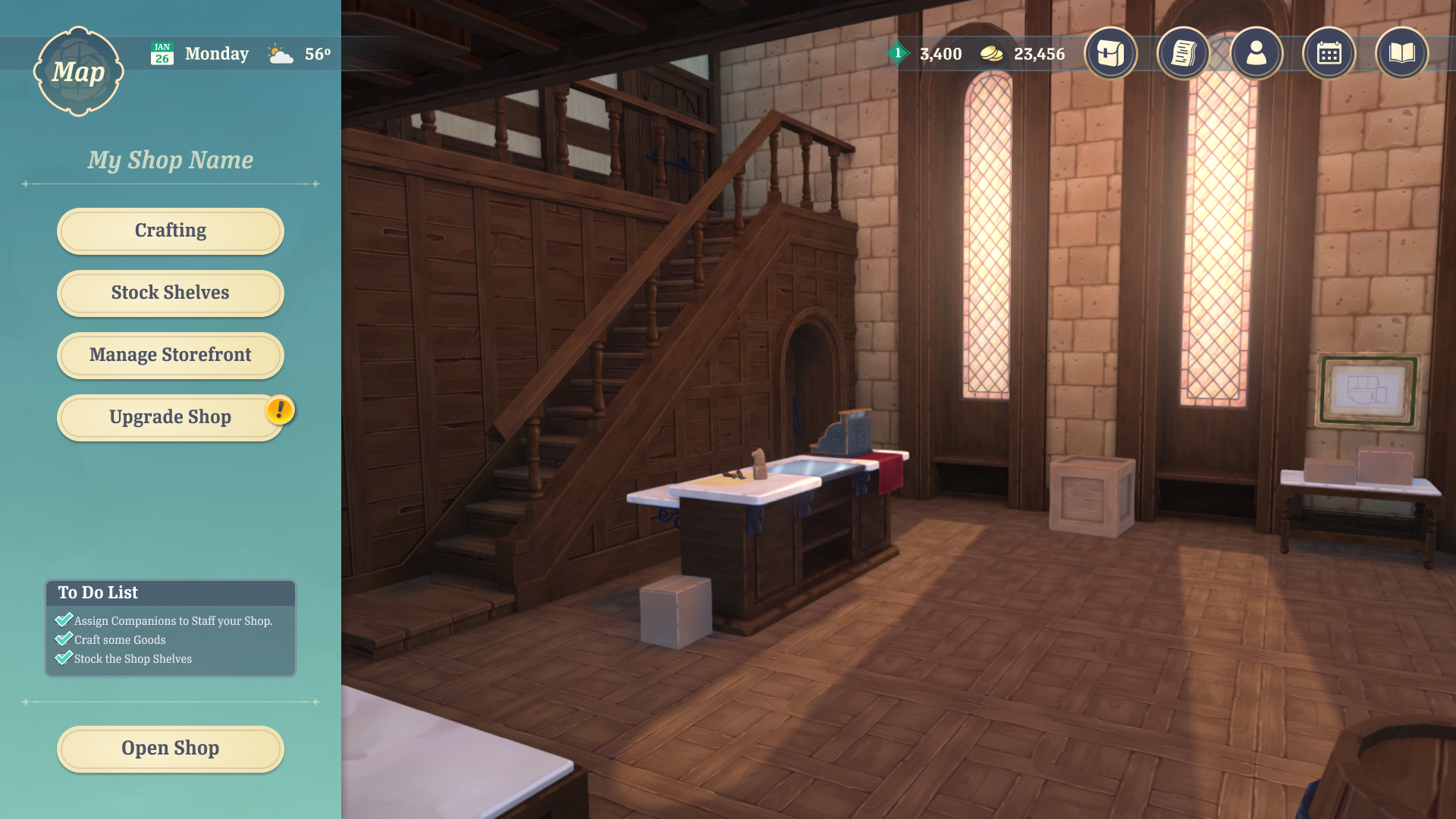Image resolution: width=1456 pixels, height=819 pixels.
Task: Open the open-book journal icon
Action: click(x=1401, y=53)
